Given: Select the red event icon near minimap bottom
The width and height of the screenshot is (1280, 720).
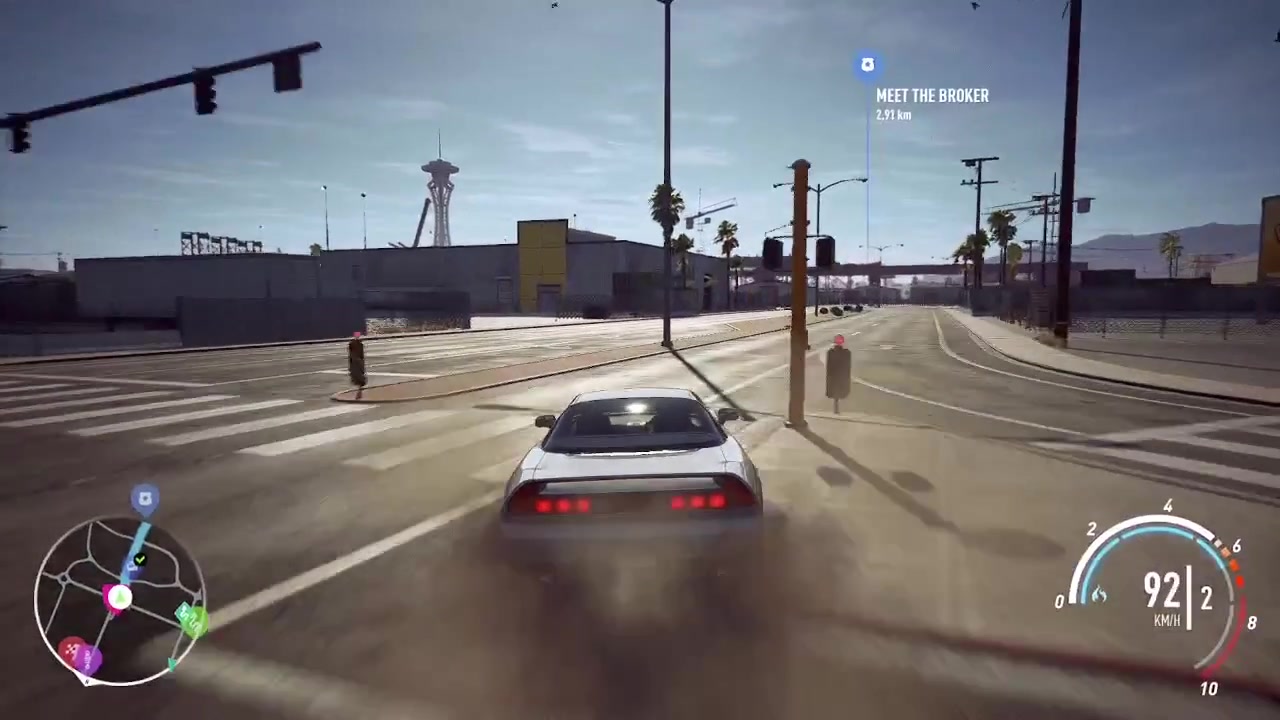Looking at the screenshot, I should click(x=72, y=647).
